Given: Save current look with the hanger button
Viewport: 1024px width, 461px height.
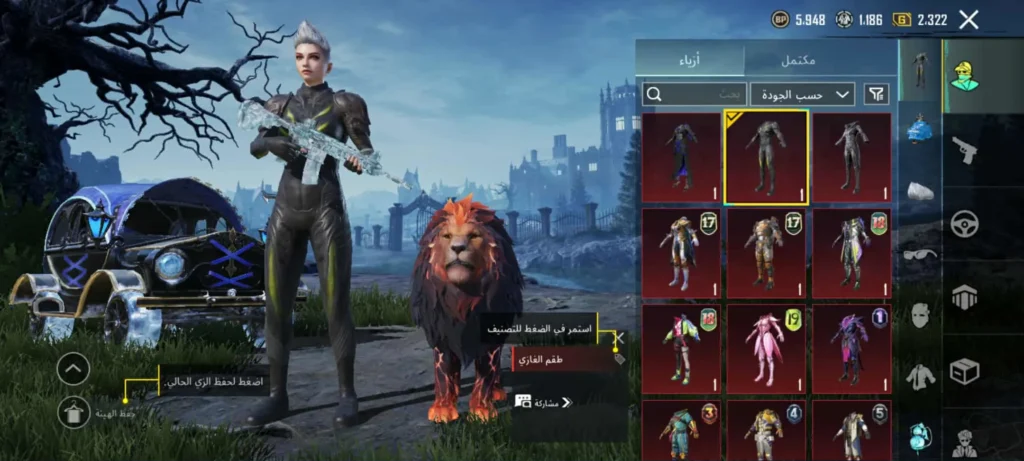Looking at the screenshot, I should (x=73, y=411).
